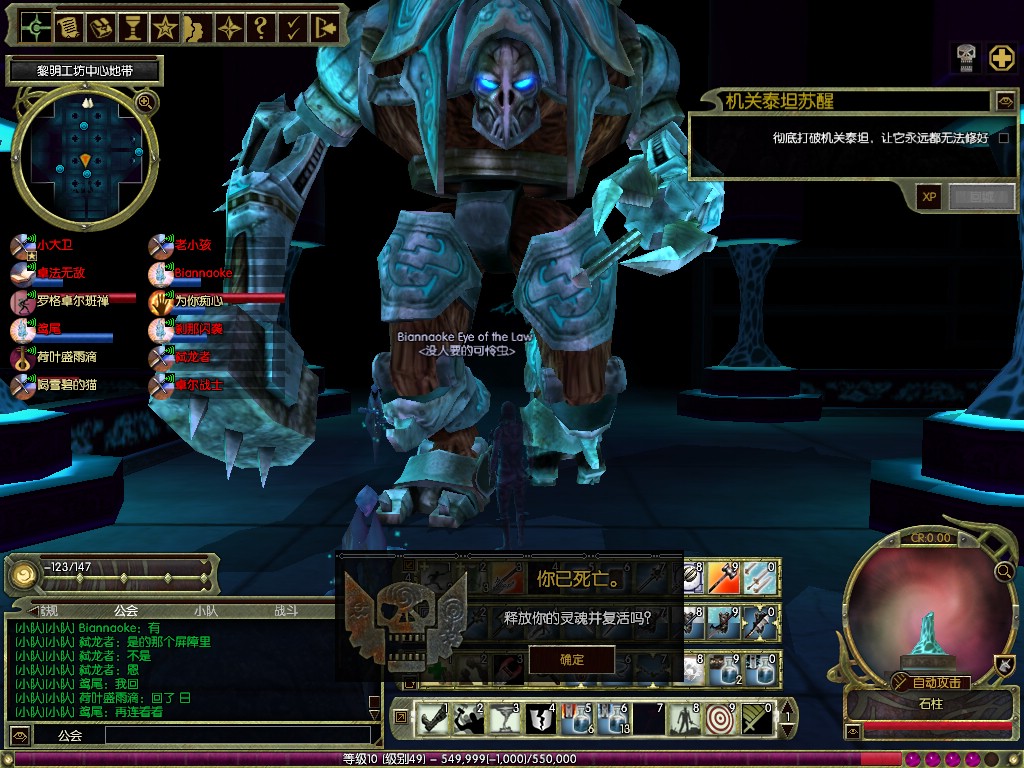
Task: Click the XP button in the quest panel
Action: click(929, 197)
